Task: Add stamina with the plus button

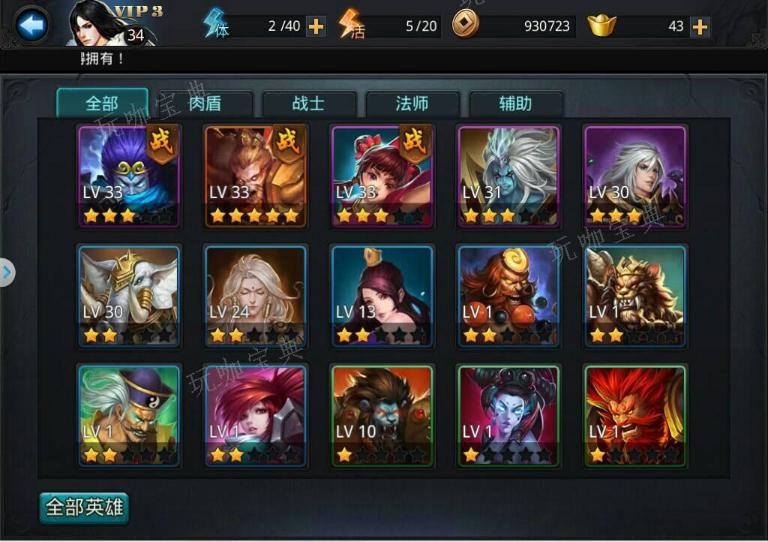Action: 316,27
